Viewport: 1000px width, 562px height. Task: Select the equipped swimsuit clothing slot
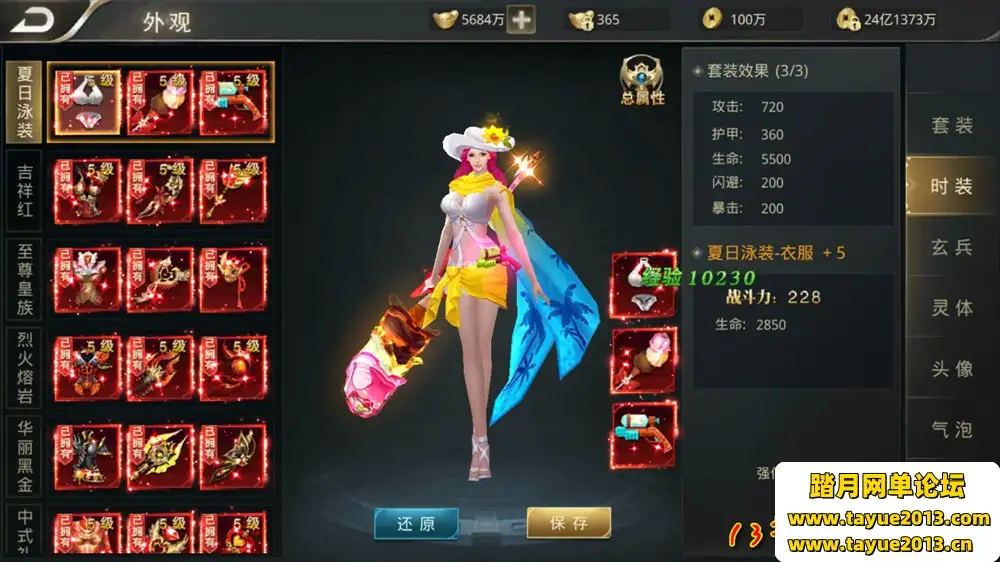click(643, 285)
